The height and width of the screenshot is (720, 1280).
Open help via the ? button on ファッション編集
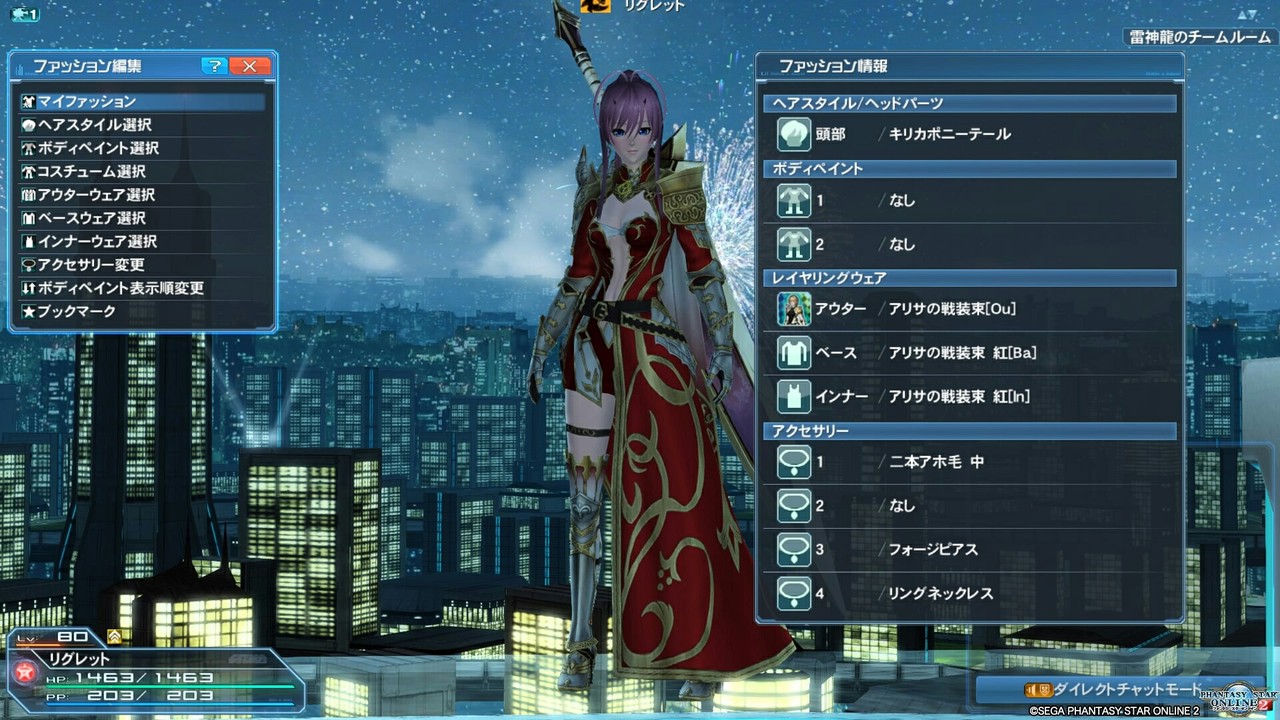click(x=213, y=66)
